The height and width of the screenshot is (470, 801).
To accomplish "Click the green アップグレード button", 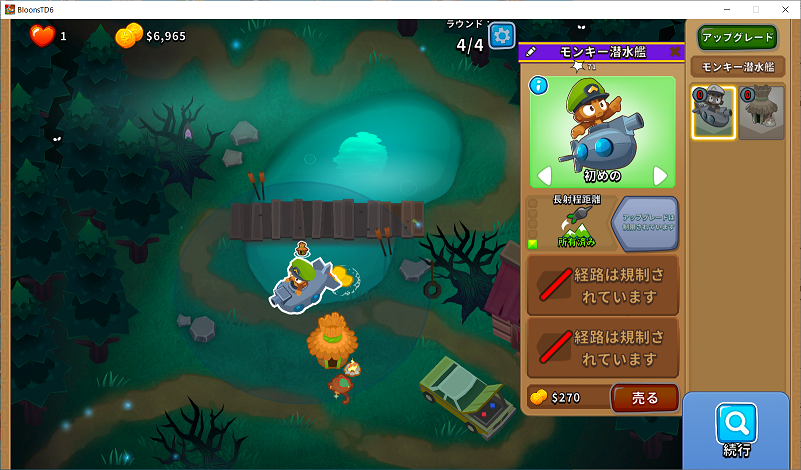I will coord(737,37).
